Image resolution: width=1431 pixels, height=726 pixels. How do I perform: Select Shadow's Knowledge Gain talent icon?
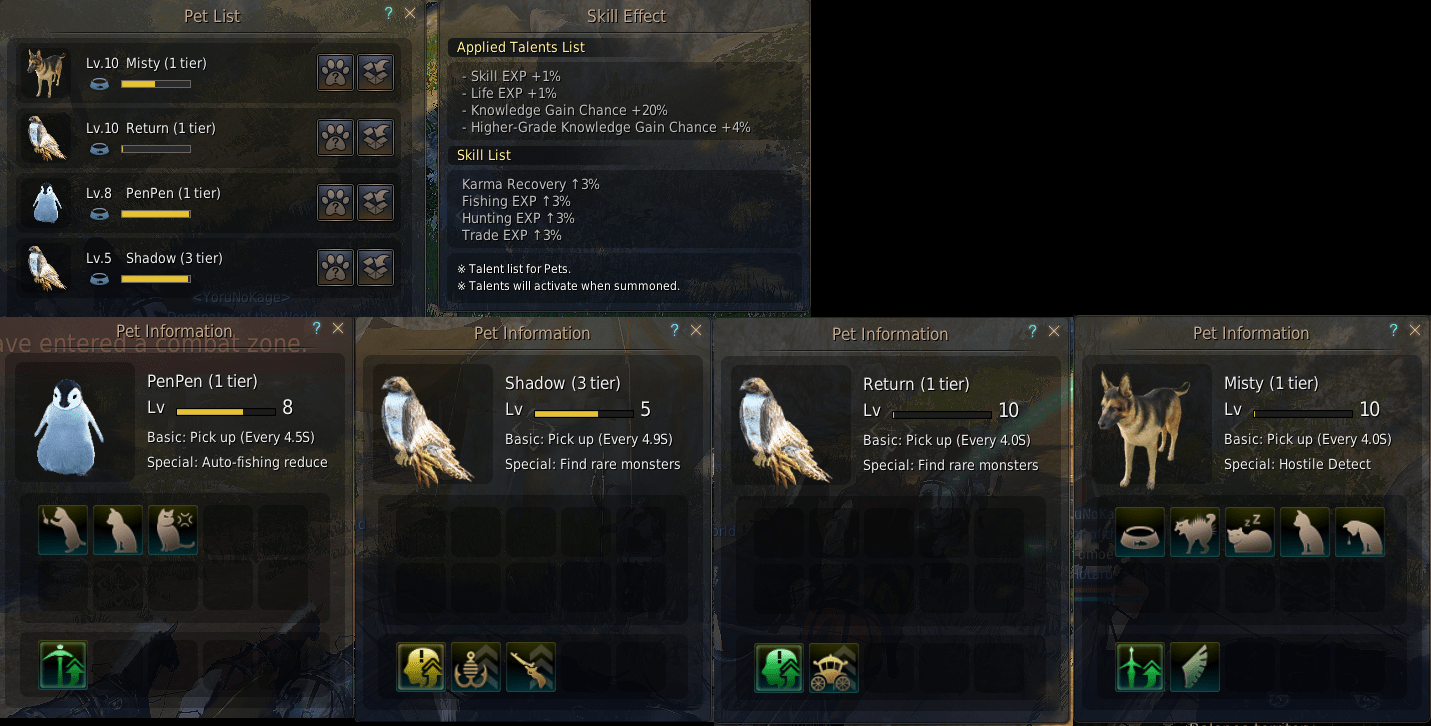(421, 666)
